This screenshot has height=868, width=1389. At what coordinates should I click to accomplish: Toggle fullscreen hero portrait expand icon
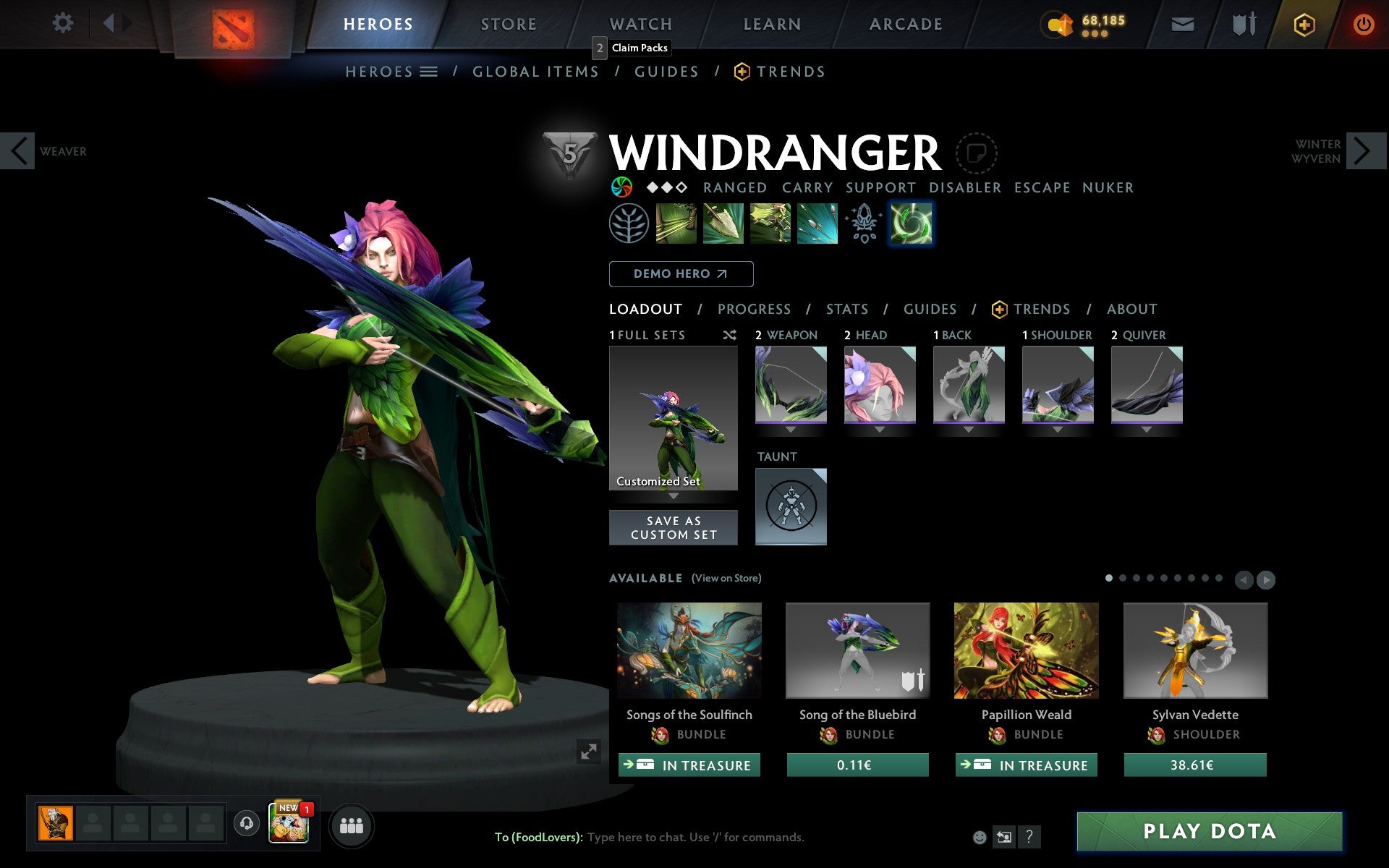tap(589, 752)
